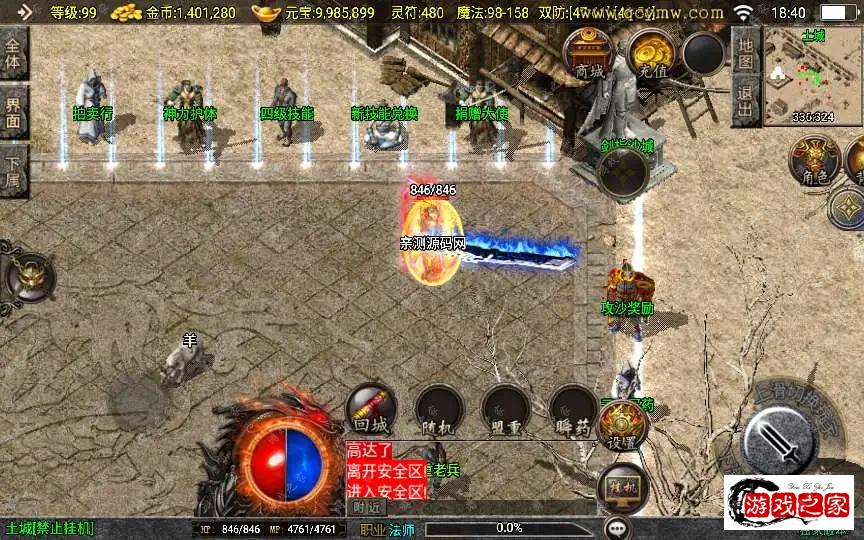
Task: Click the gold helmet icon on left edge
Action: pyautogui.click(x=28, y=276)
